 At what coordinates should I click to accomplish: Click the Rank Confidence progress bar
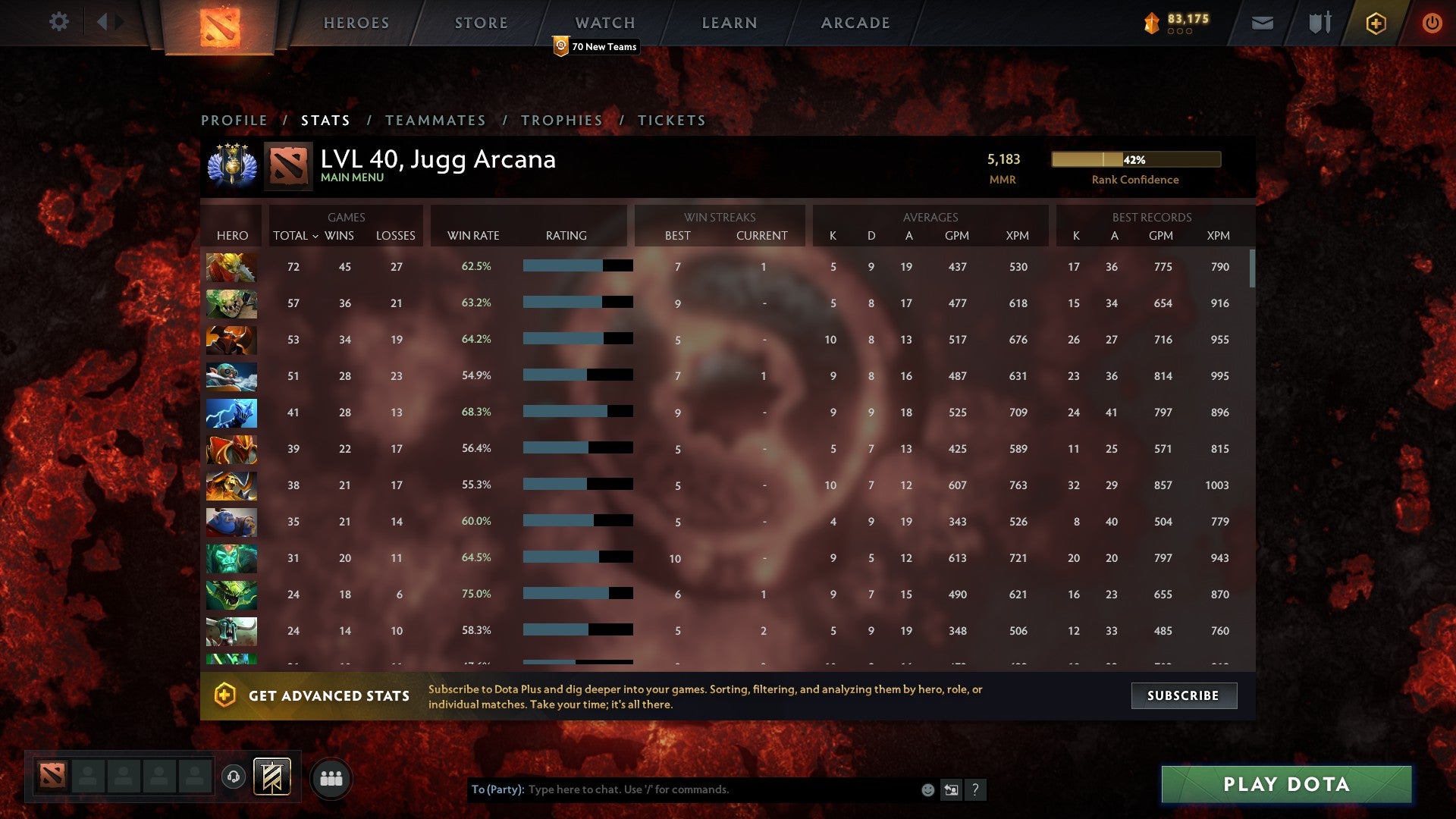[1135, 159]
